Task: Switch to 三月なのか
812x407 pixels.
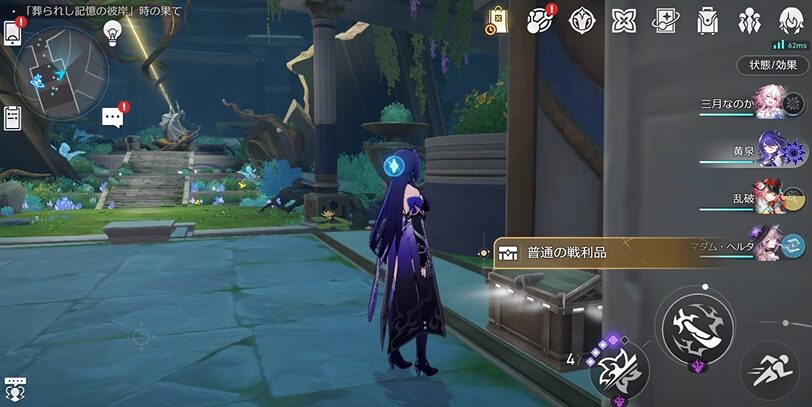Action: tap(770, 105)
